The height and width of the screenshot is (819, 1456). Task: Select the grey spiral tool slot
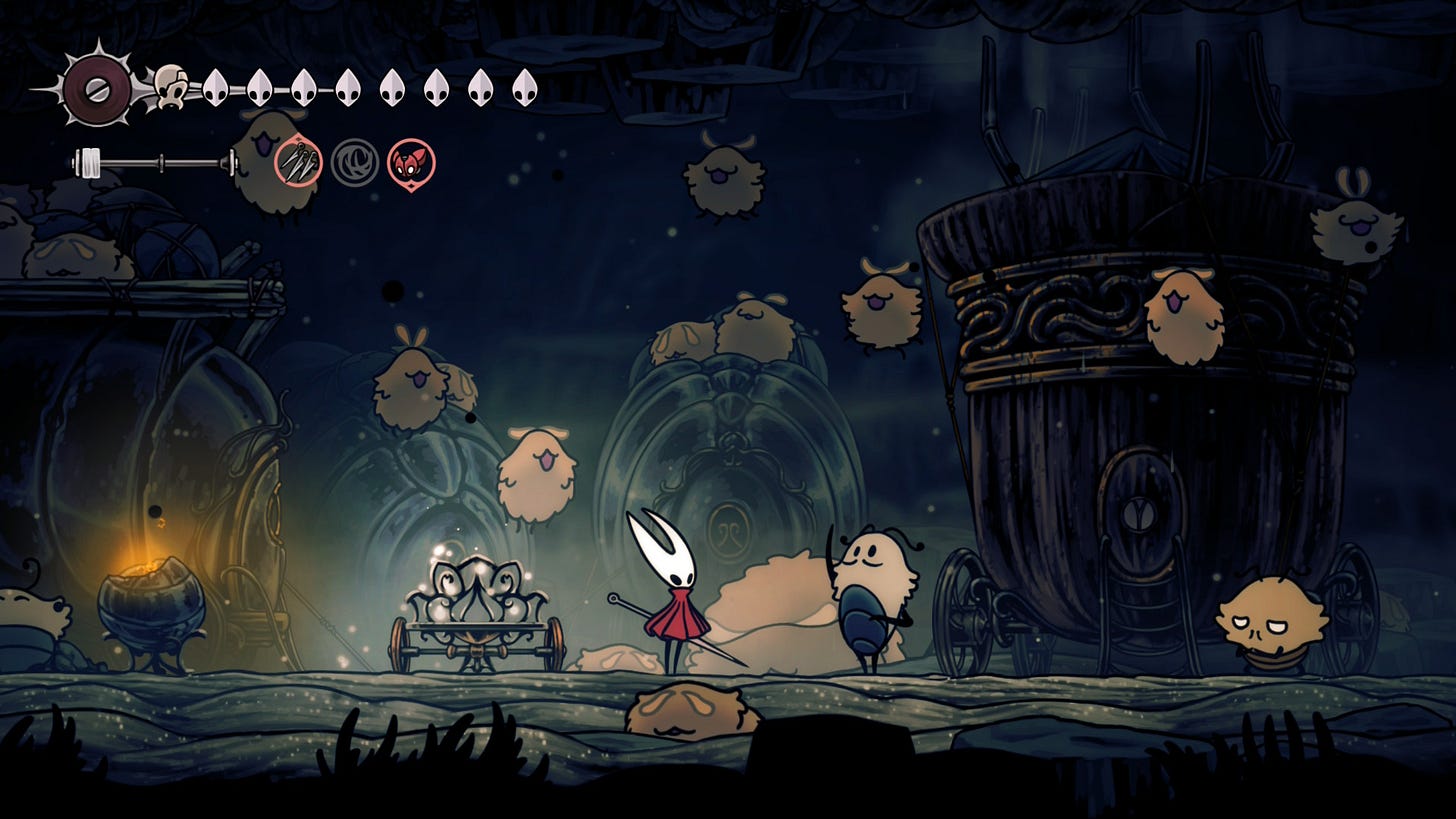click(355, 163)
